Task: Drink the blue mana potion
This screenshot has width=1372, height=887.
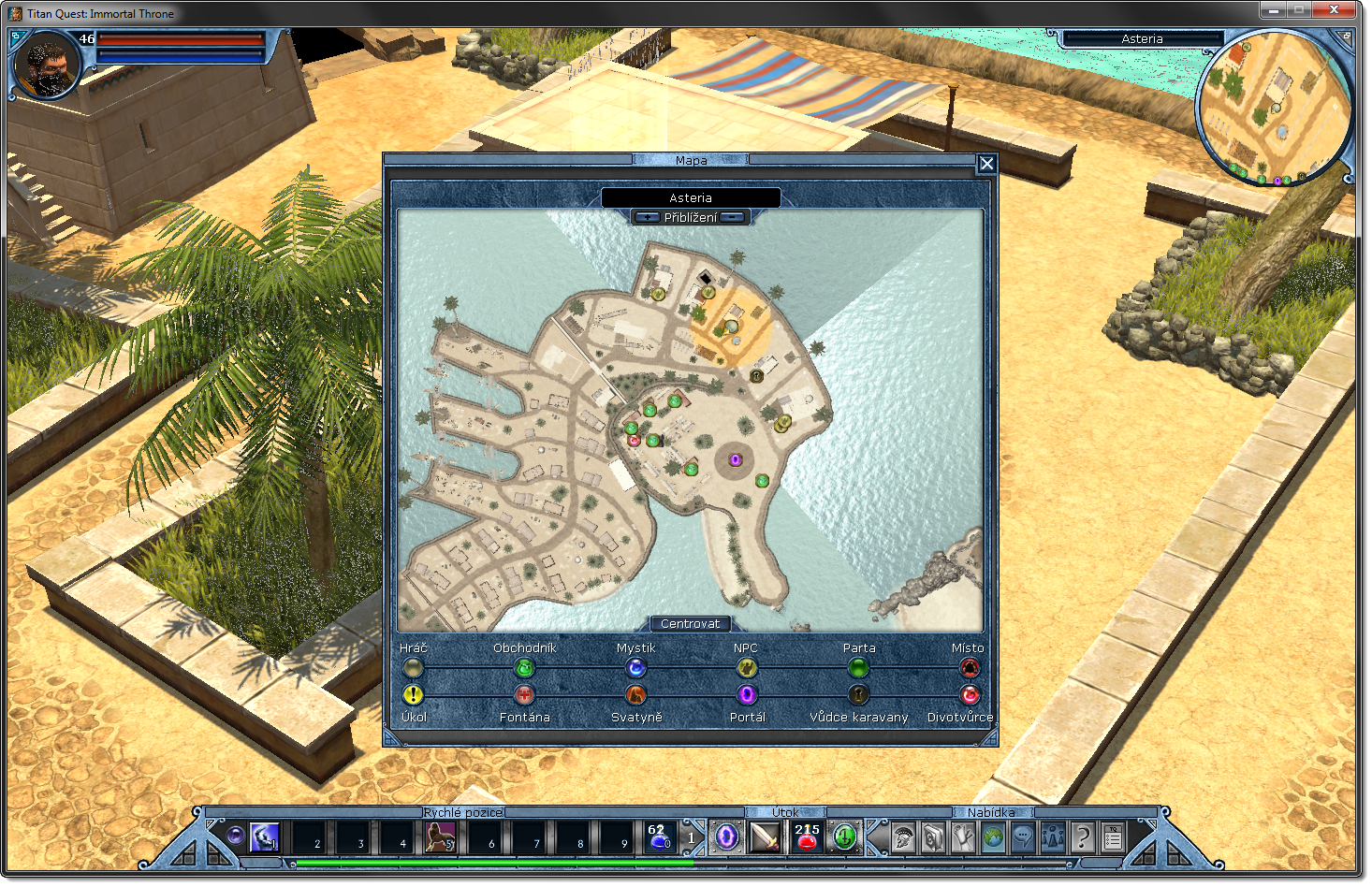Action: tap(659, 836)
